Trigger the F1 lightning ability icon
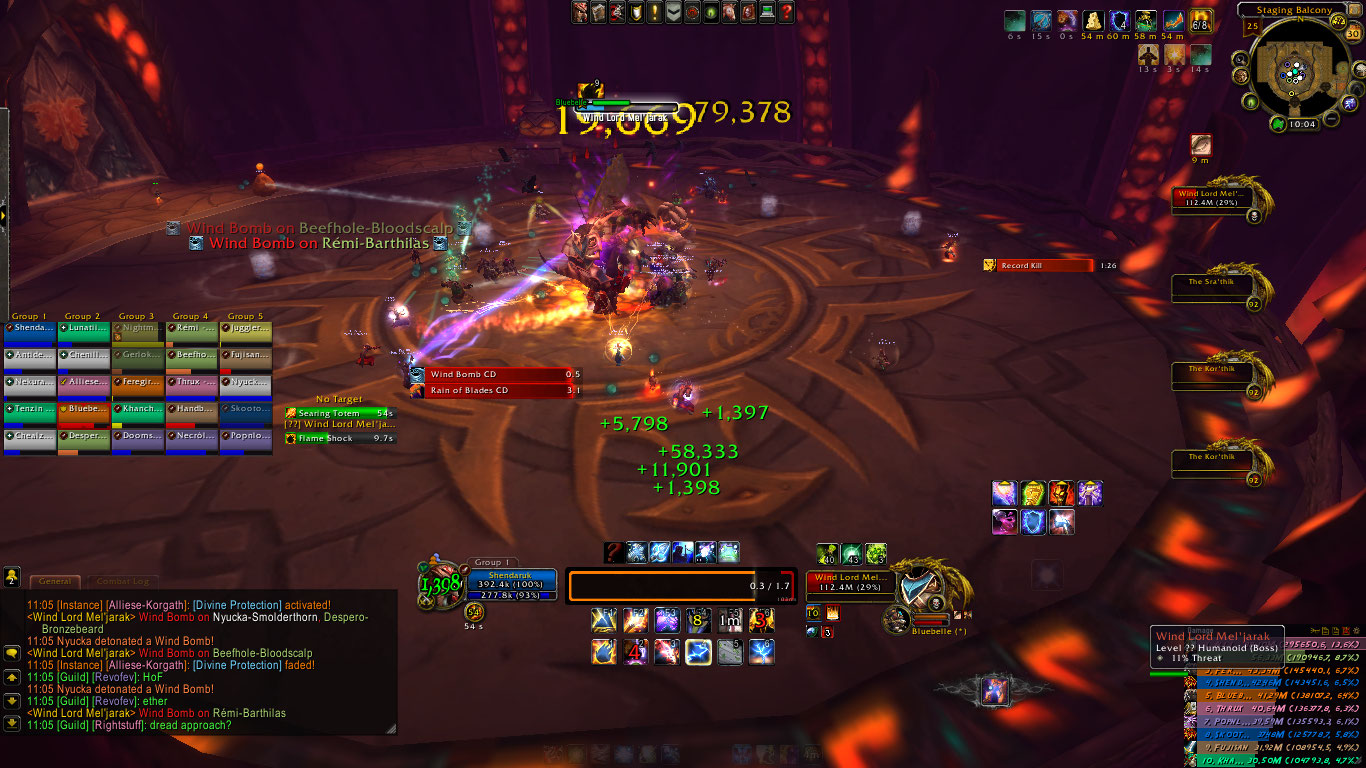Screen dimensions: 1366x768 tap(604, 622)
